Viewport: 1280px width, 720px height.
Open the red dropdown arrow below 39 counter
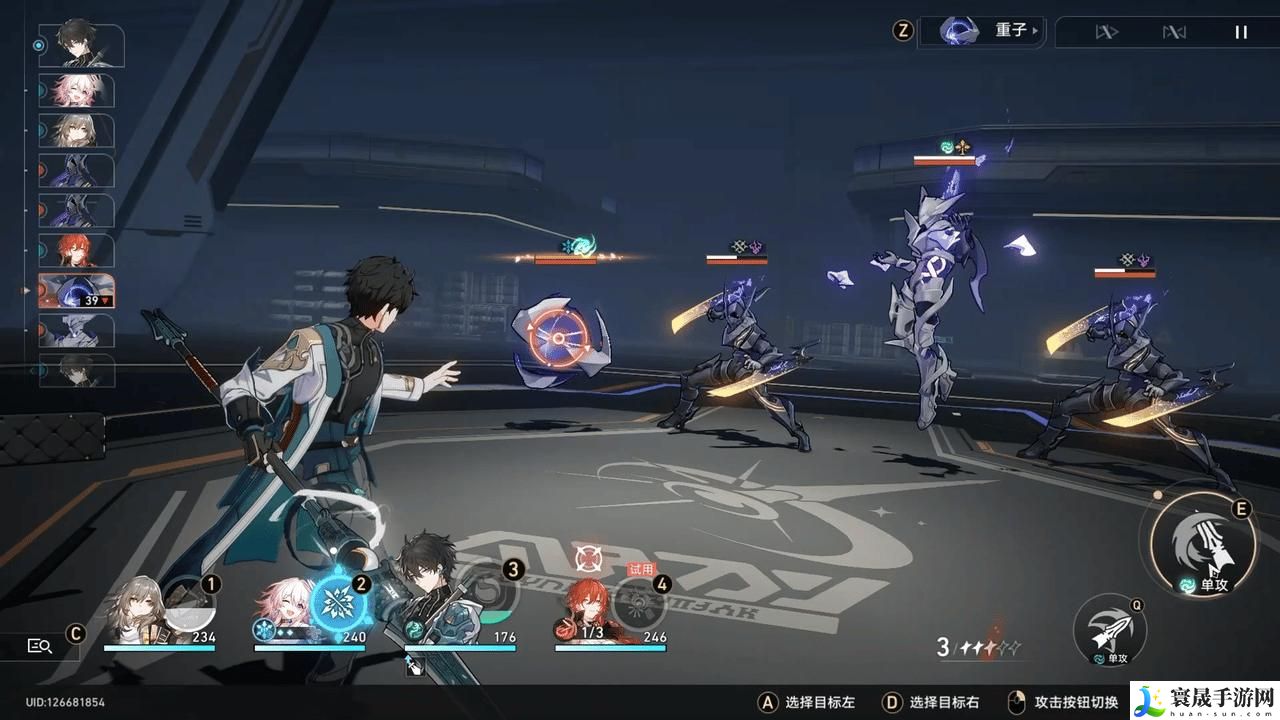pos(106,301)
